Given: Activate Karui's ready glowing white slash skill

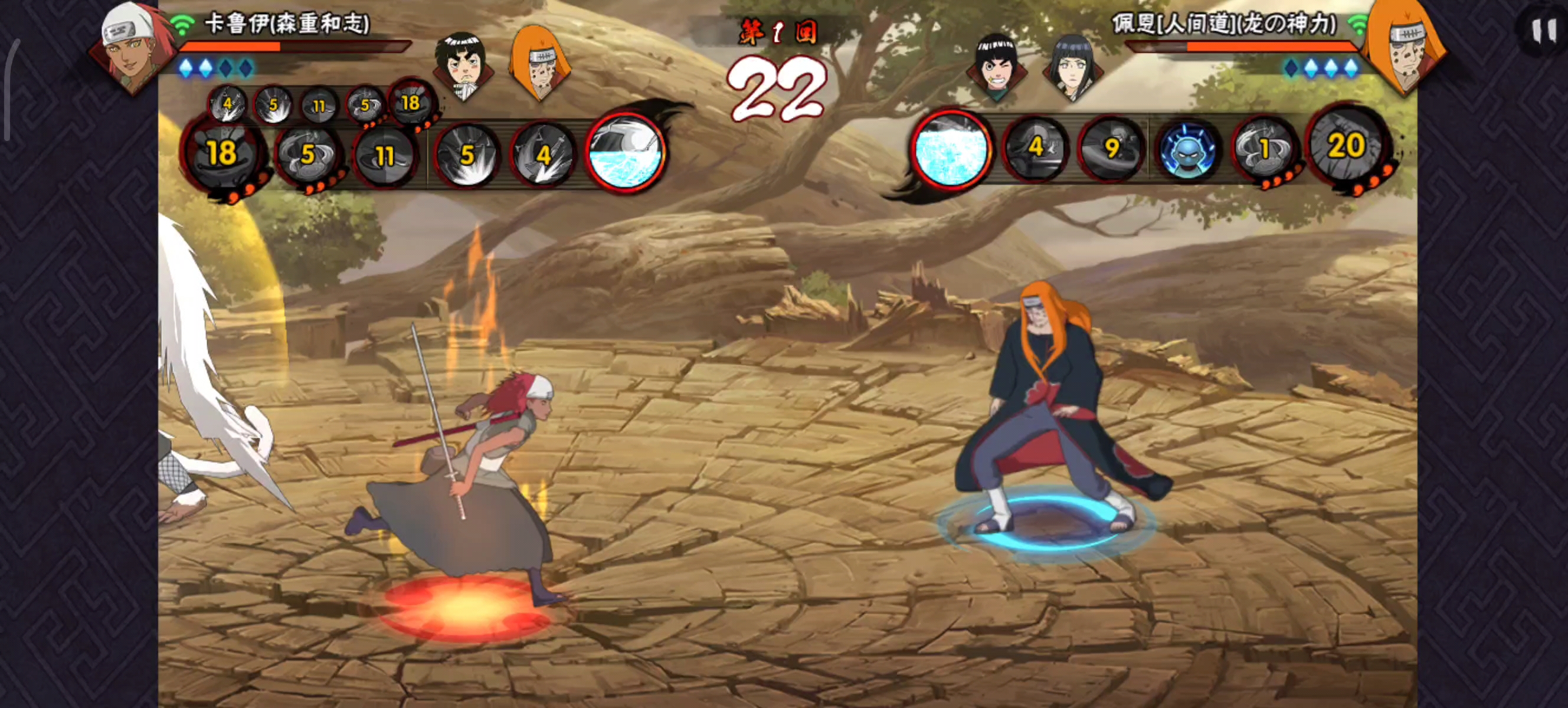Looking at the screenshot, I should coord(625,152).
